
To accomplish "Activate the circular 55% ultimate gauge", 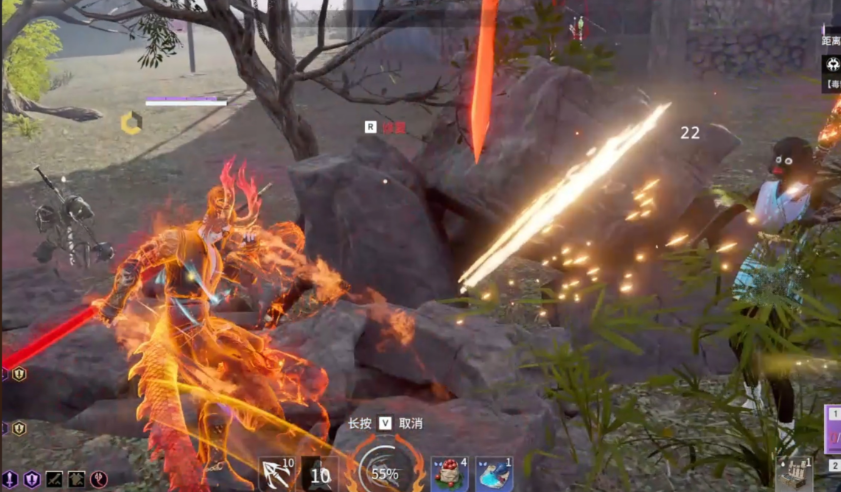I will pyautogui.click(x=384, y=471).
